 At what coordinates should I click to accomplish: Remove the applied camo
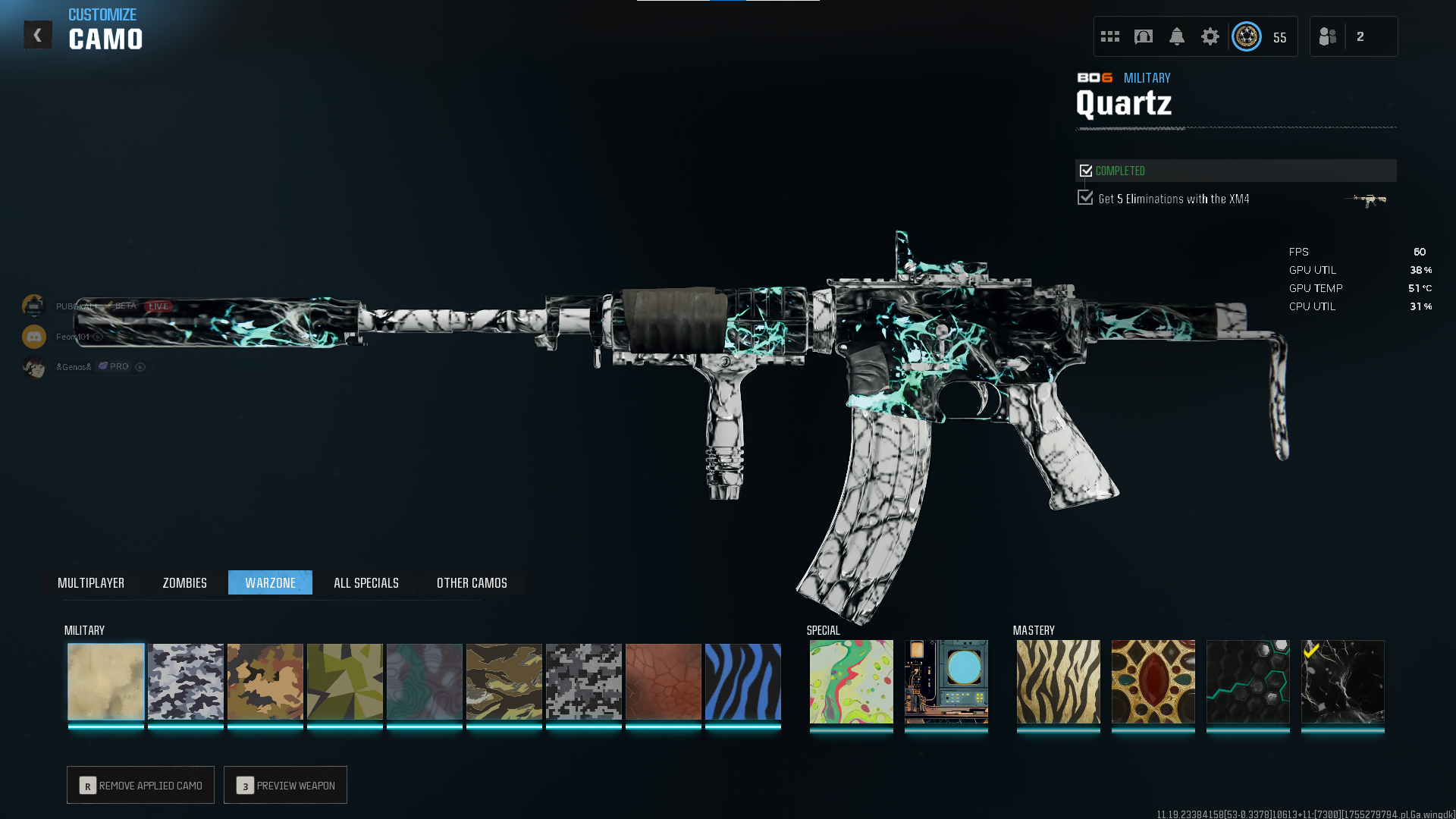coord(140,785)
